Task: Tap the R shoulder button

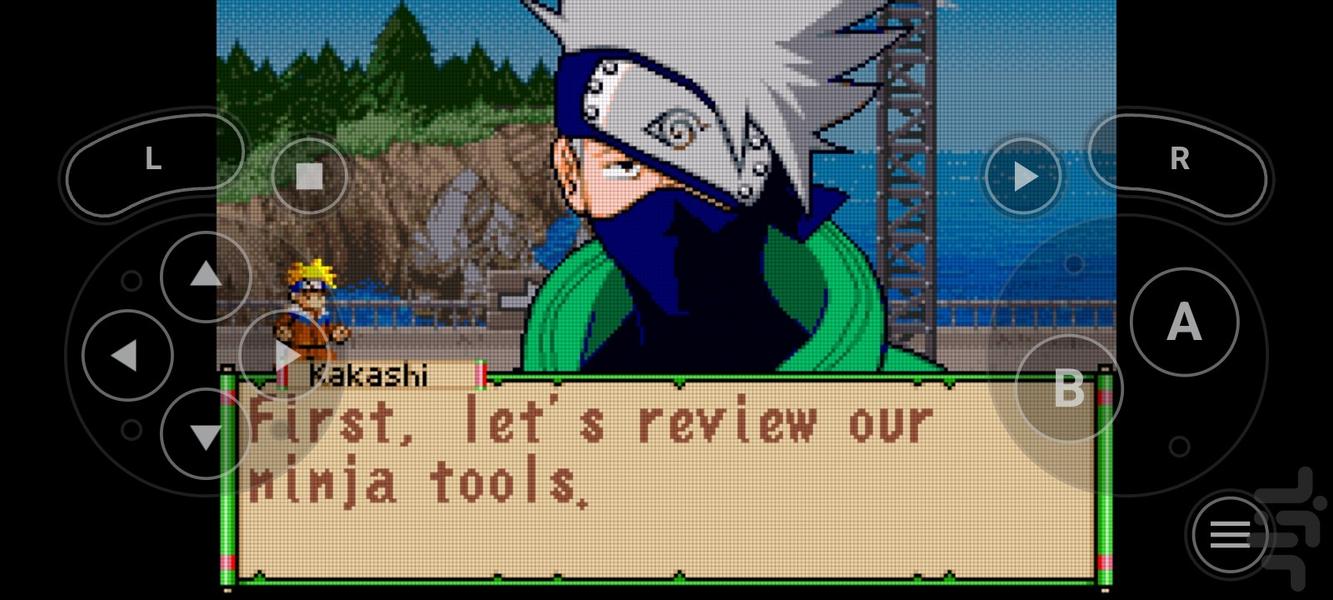Action: (1179, 160)
